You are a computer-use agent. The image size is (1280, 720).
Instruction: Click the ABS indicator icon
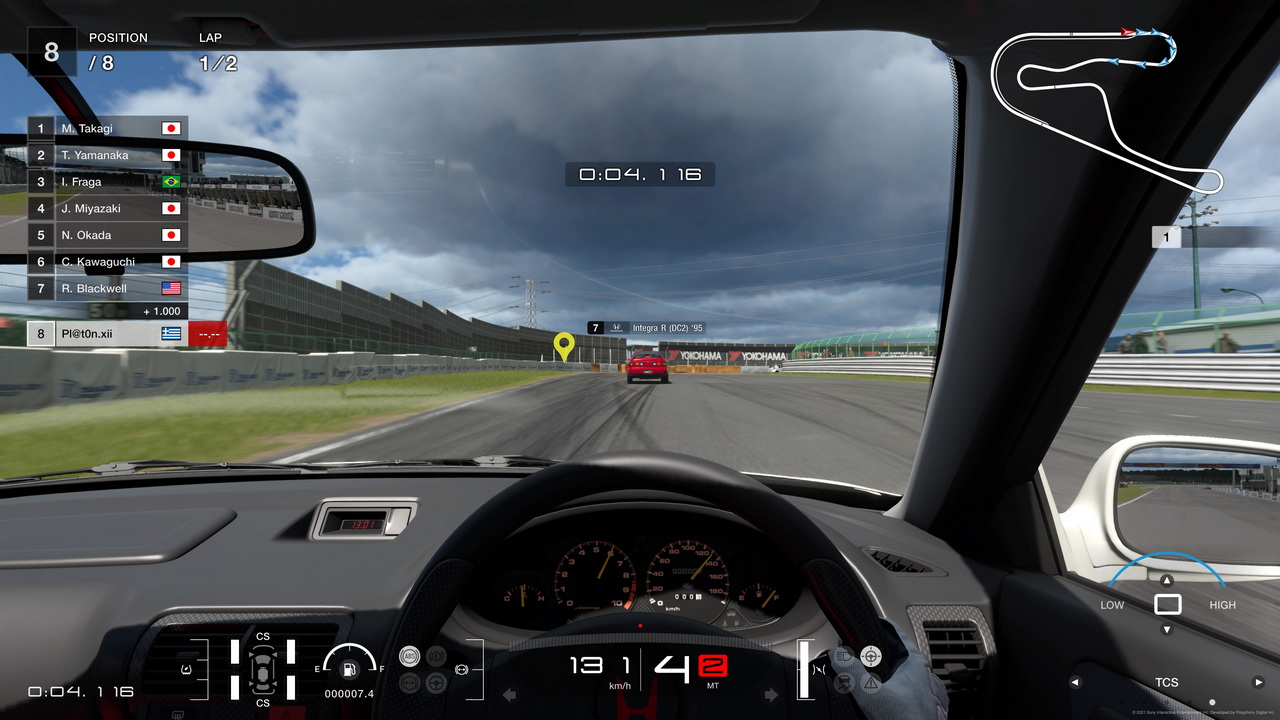(409, 656)
